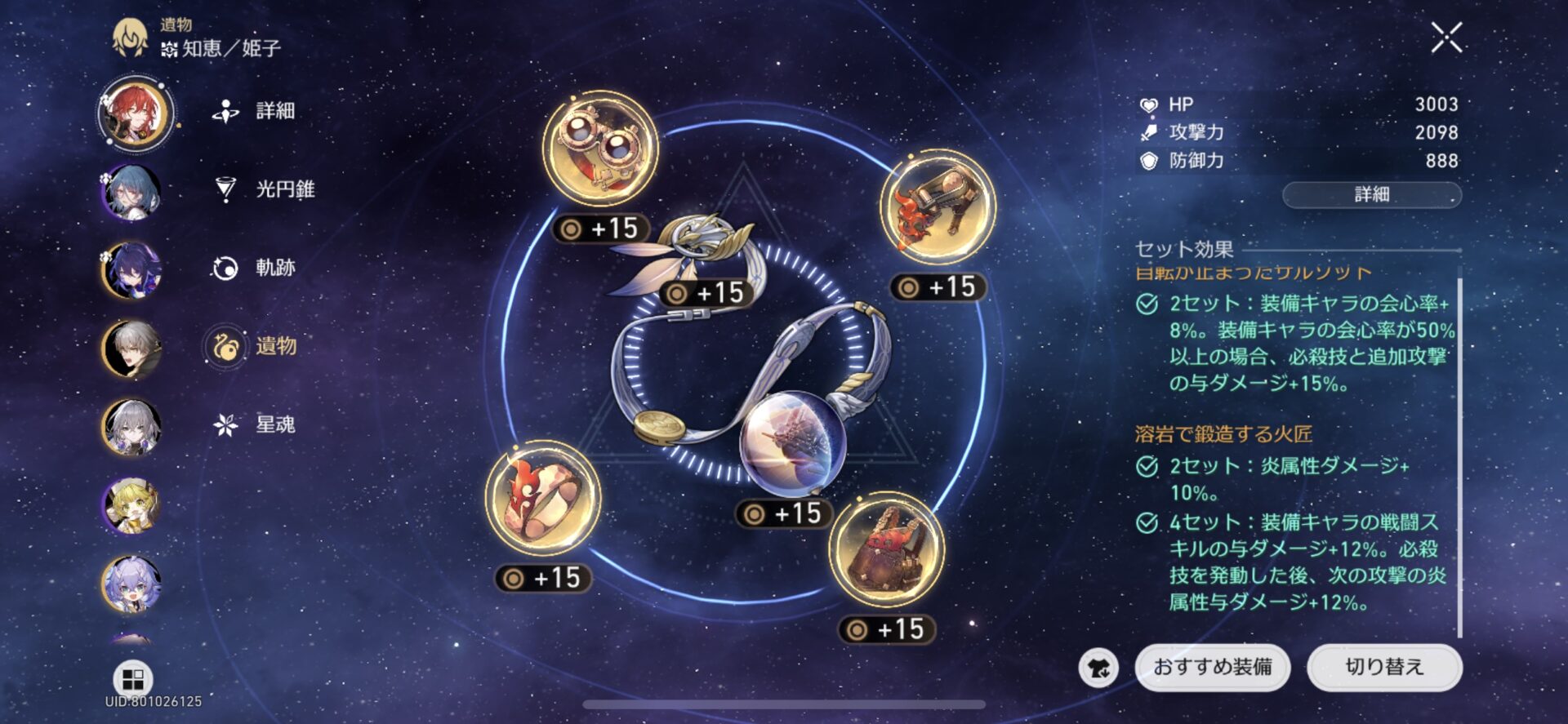
Task: Tap the おすすめ装備 recommended gear button
Action: coord(1212,667)
